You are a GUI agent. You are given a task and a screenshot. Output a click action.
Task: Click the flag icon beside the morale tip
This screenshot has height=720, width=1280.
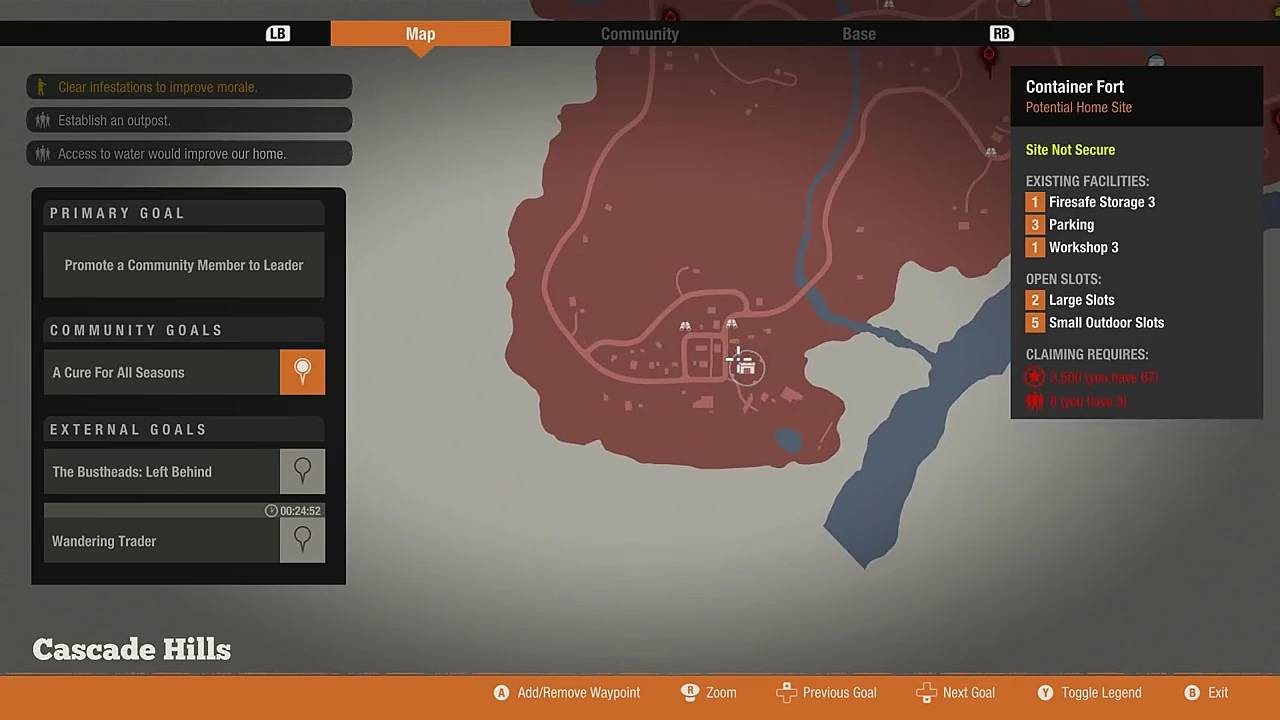pos(41,87)
